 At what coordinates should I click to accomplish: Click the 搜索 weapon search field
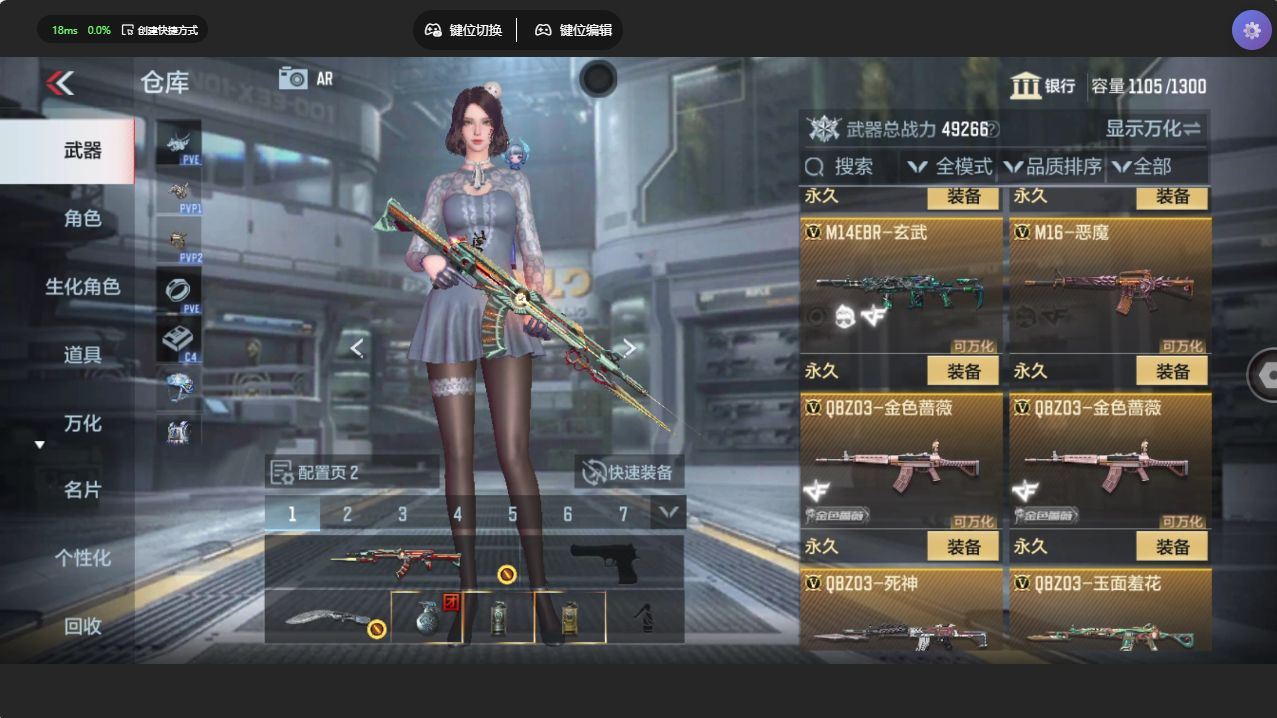click(x=850, y=167)
